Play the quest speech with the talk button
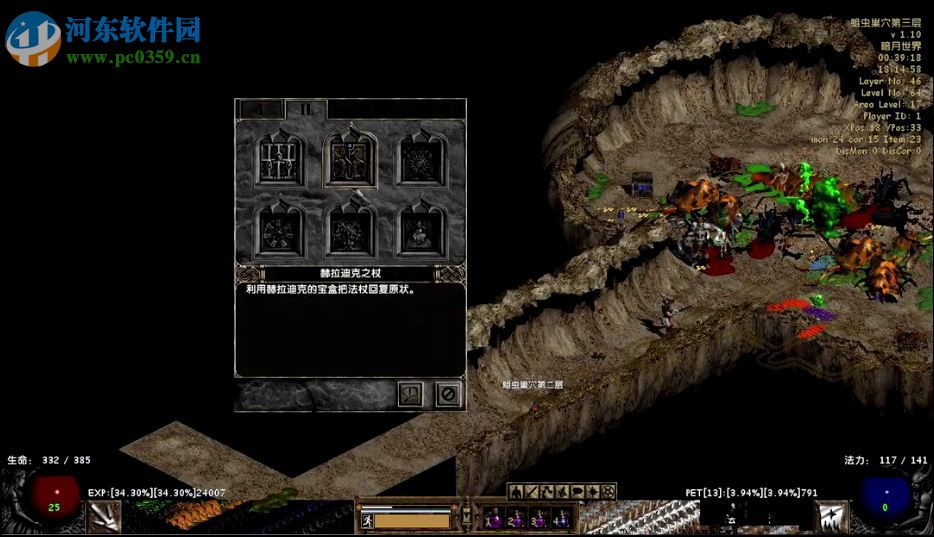The height and width of the screenshot is (537, 934). [410, 394]
